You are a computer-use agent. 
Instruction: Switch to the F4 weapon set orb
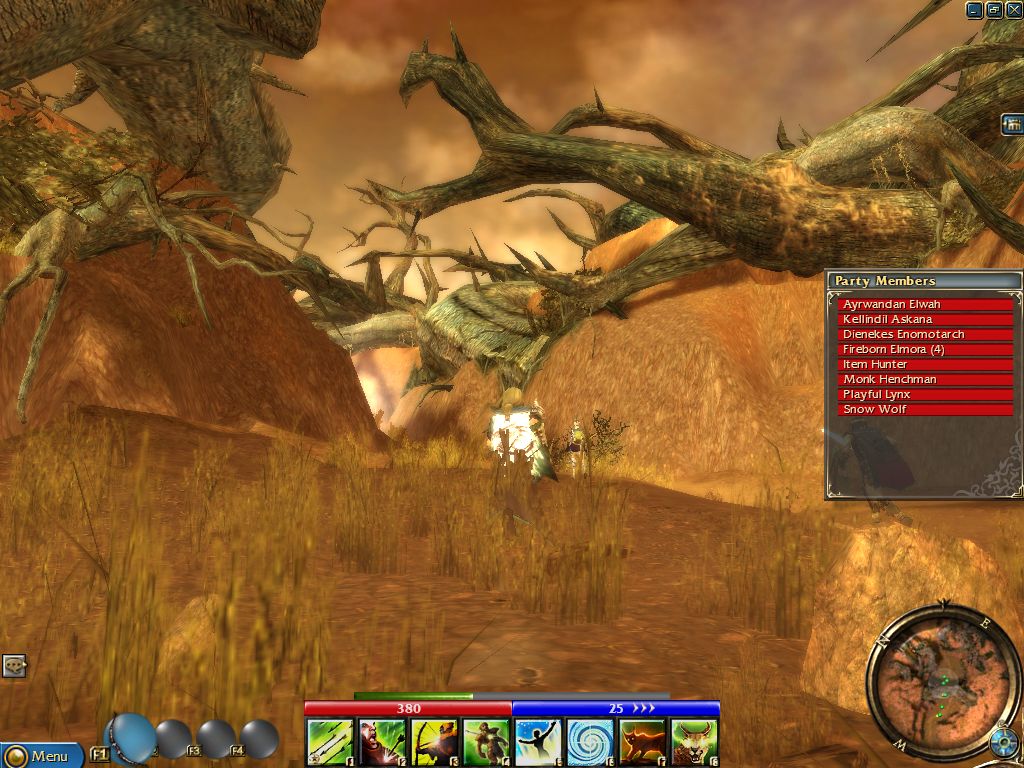(259, 739)
